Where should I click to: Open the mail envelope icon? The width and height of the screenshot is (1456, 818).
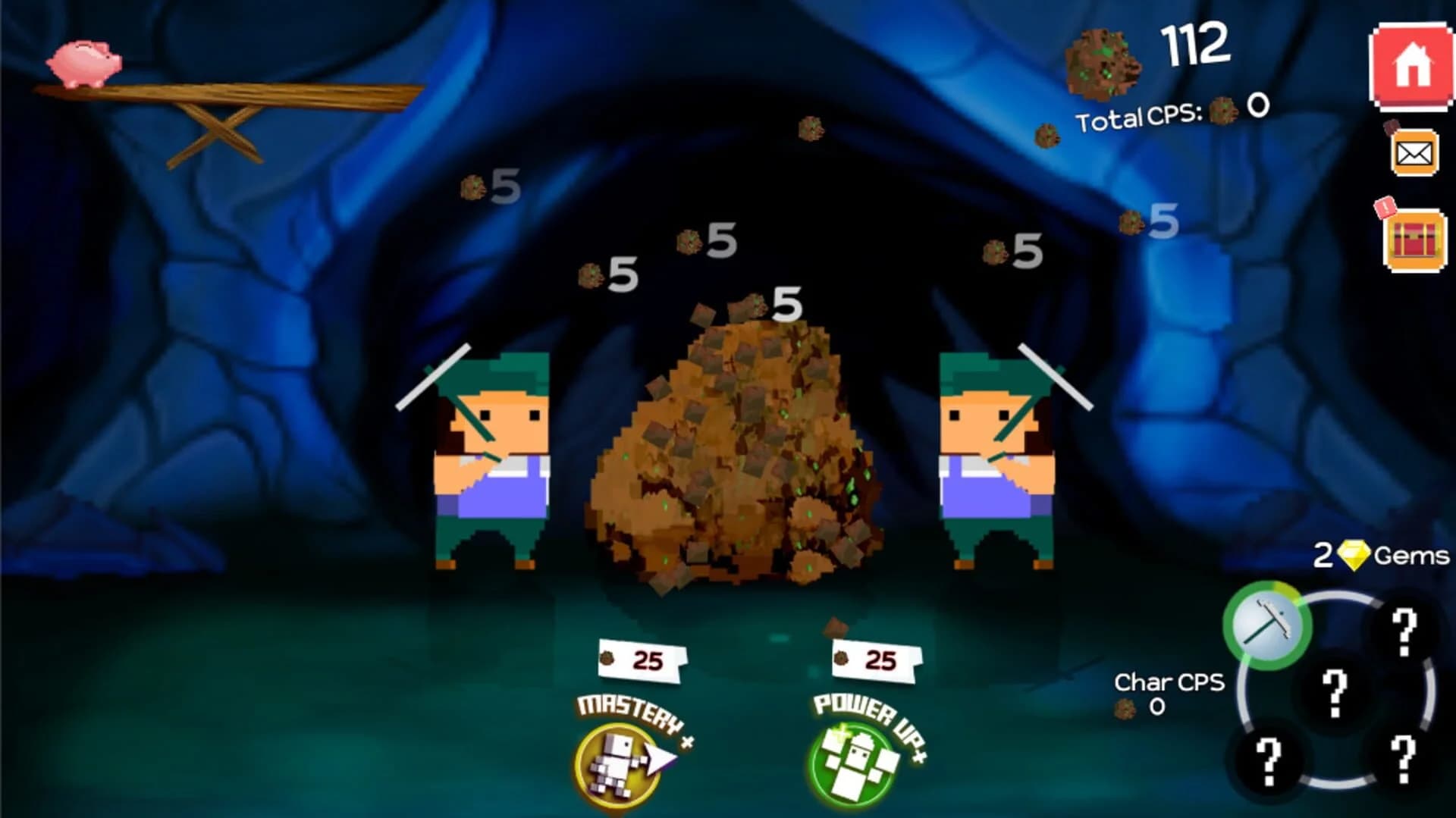1417,152
